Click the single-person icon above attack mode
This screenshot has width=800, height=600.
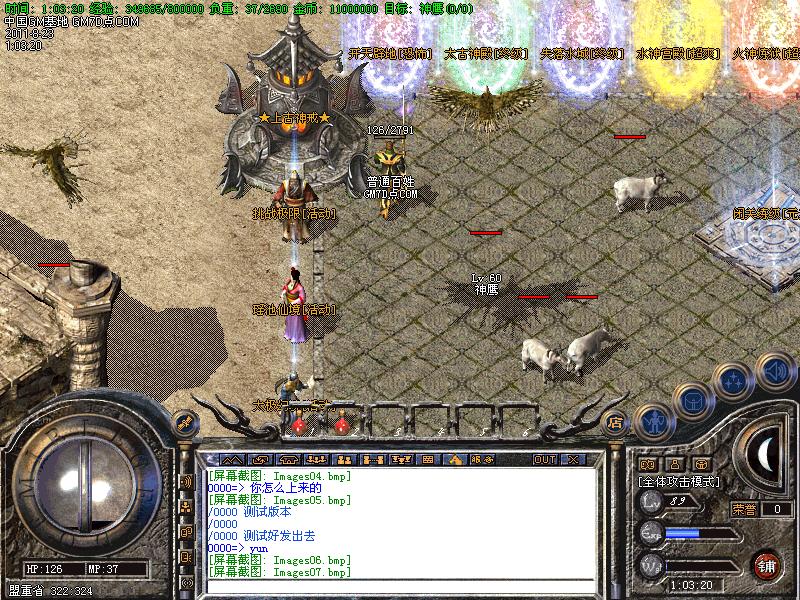point(674,464)
